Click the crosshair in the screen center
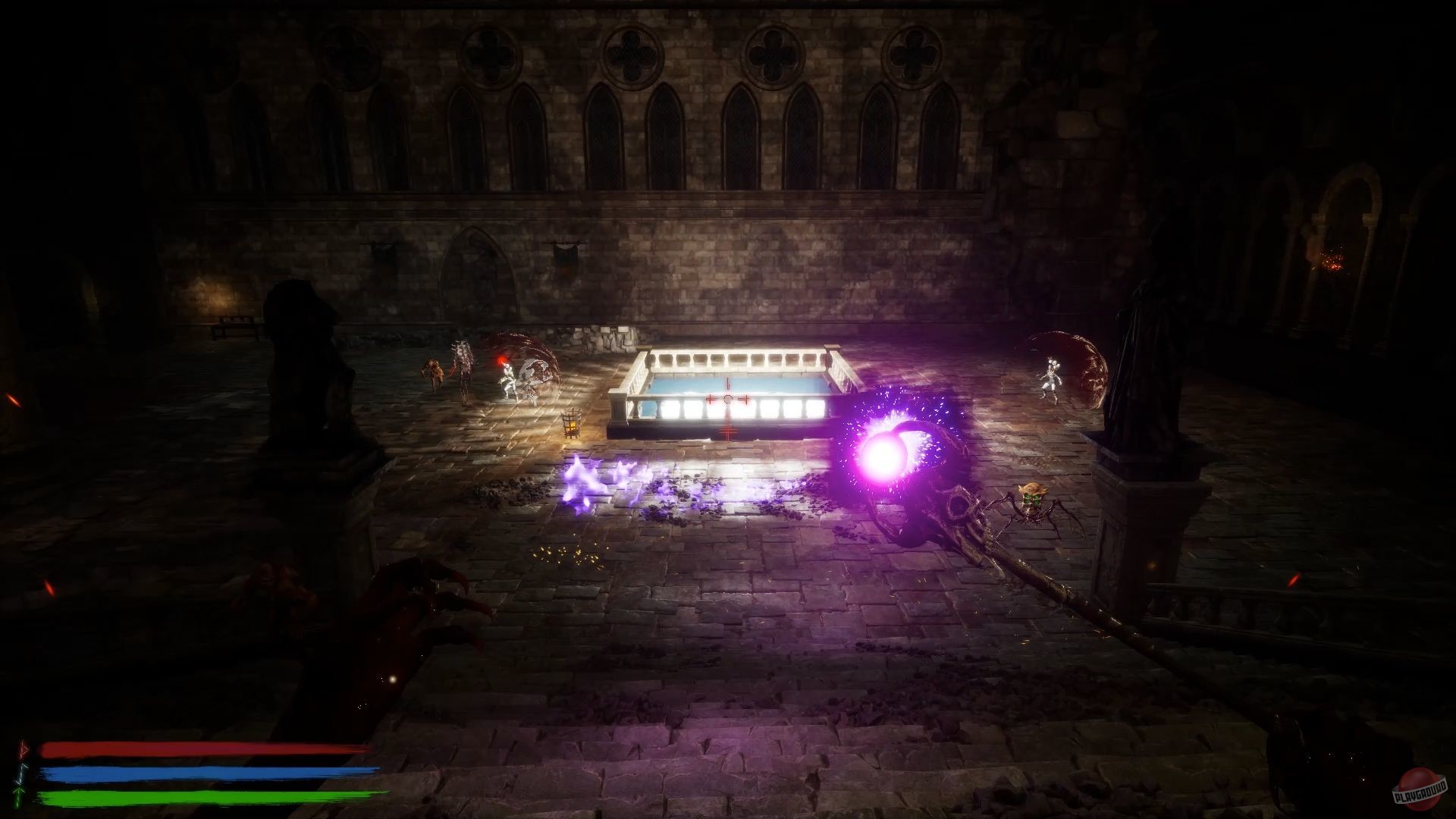 pos(728,397)
